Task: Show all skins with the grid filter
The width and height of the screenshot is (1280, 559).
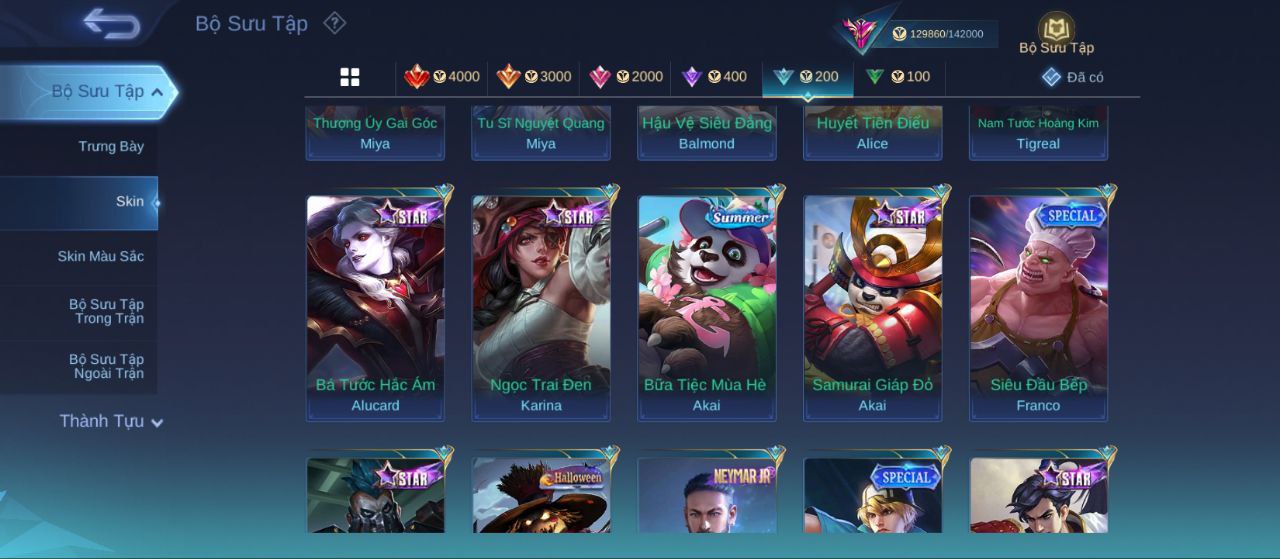Action: pos(350,77)
